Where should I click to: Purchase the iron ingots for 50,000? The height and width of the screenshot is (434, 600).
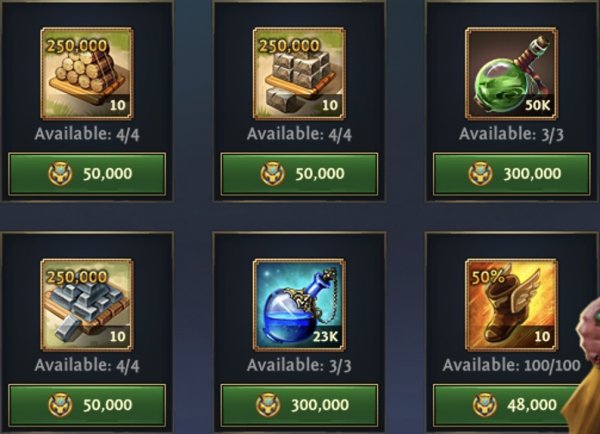(x=87, y=405)
